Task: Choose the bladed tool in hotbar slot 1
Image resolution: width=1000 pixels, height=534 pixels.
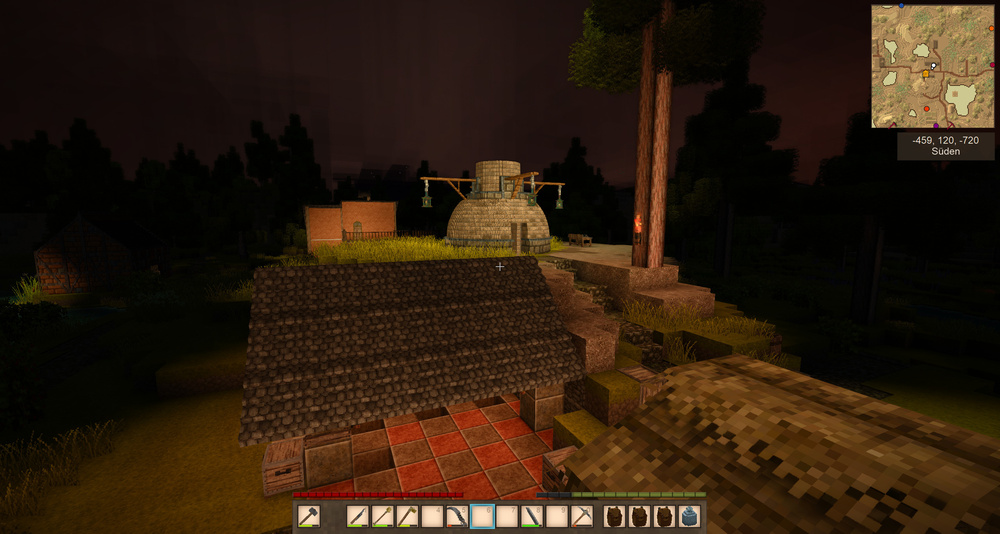Action: tap(358, 516)
